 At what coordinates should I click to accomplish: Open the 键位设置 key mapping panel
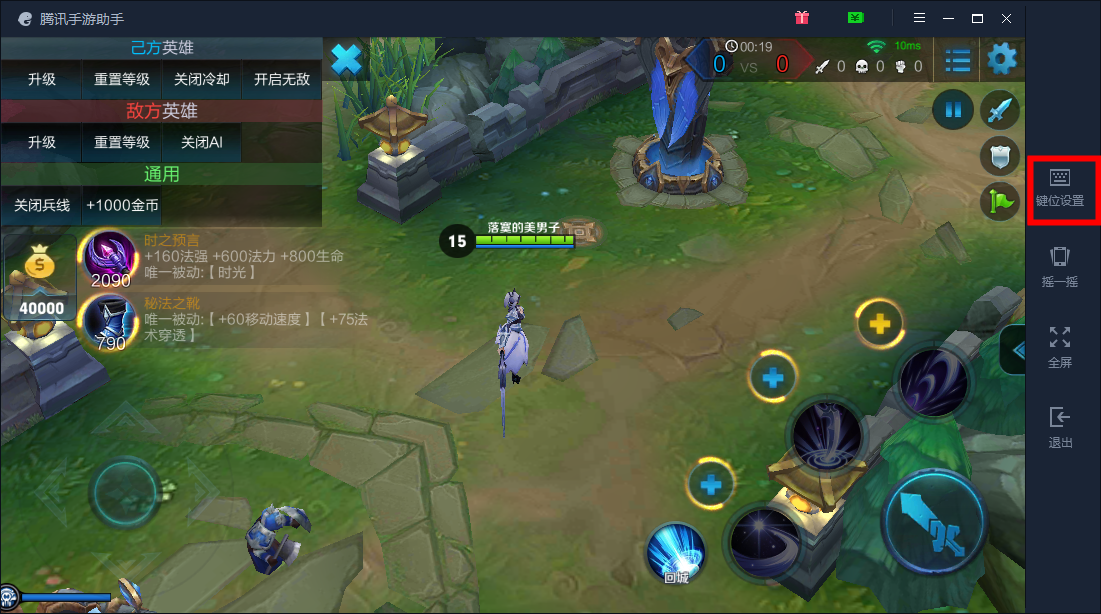[1059, 187]
